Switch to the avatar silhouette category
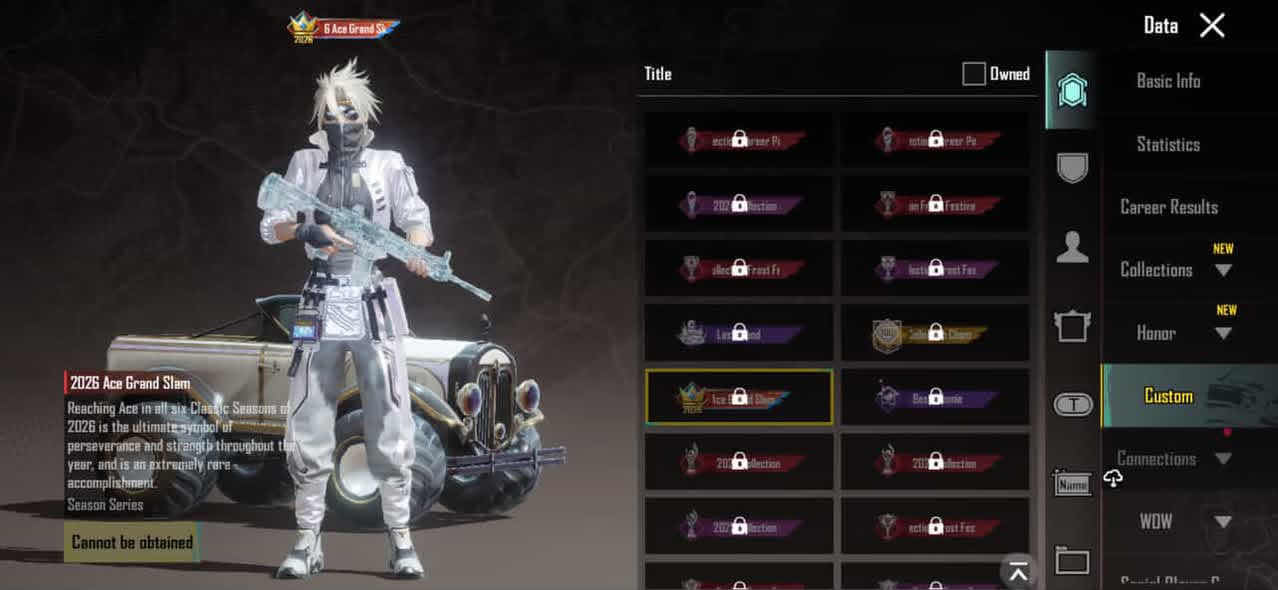 point(1072,246)
